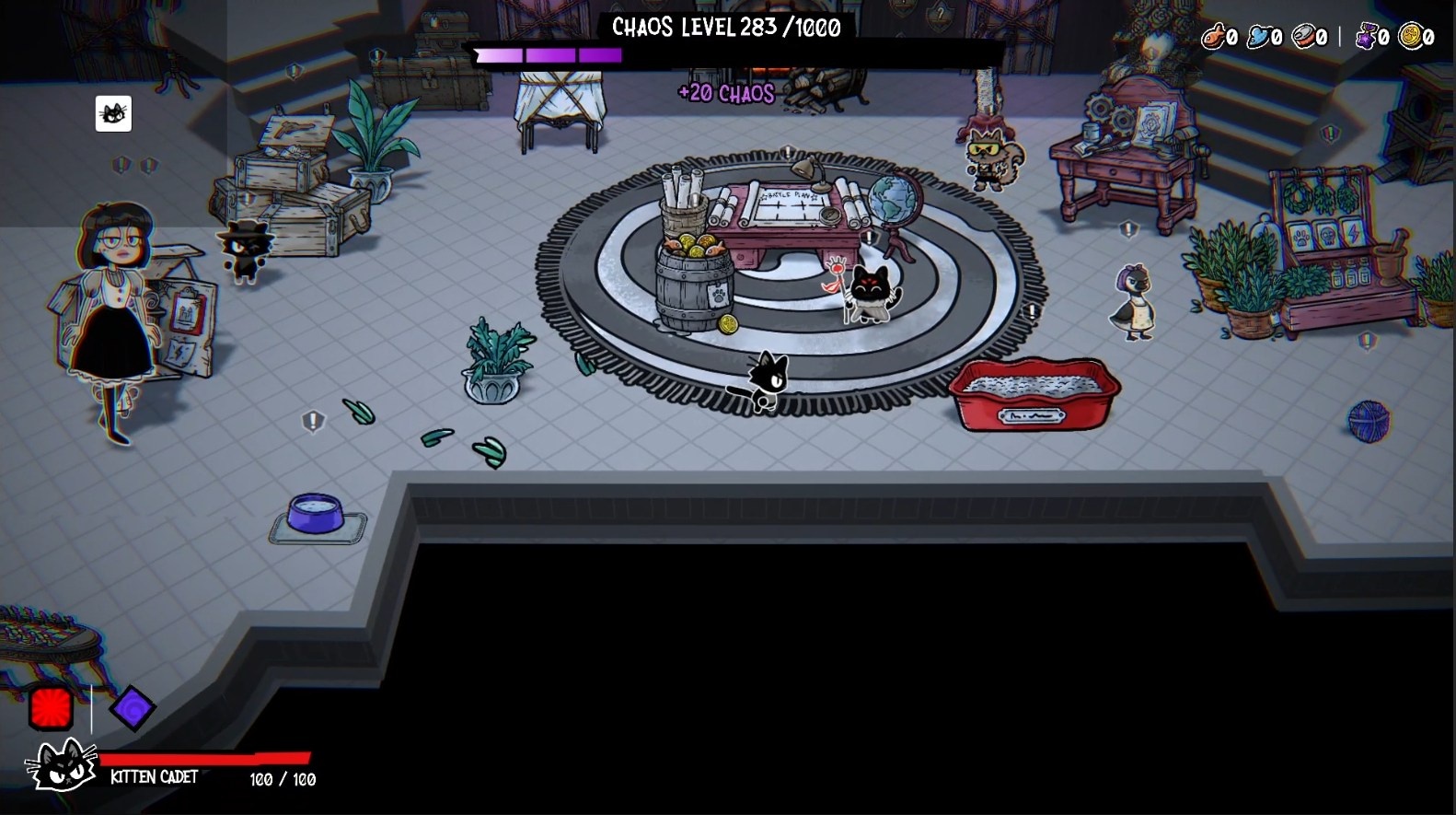Click the gold paw coin icon
Viewport: 1456px width, 815px height.
click(1409, 36)
